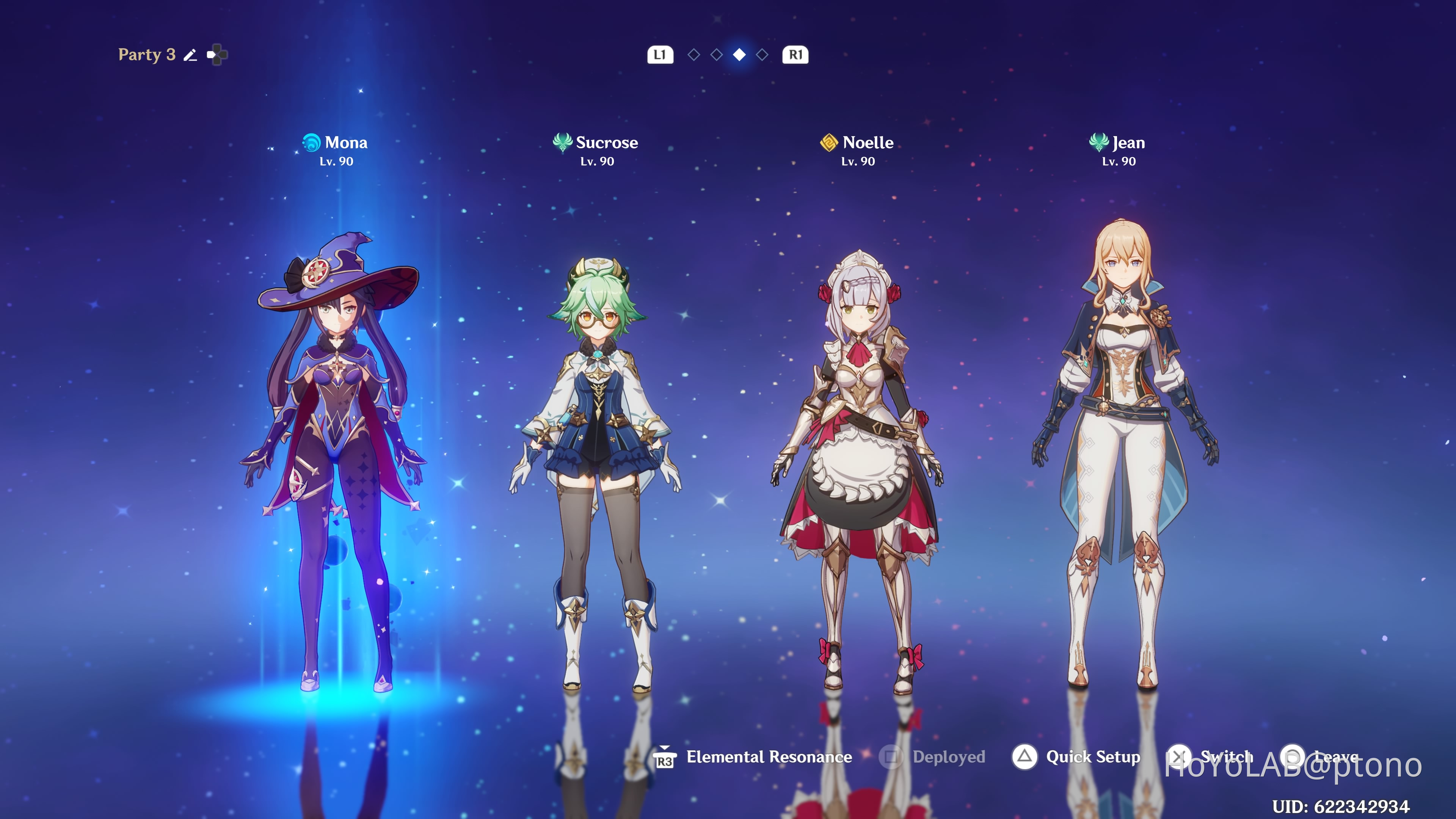This screenshot has width=1456, height=819.
Task: Click the highlighted party page diamond
Action: (x=739, y=55)
